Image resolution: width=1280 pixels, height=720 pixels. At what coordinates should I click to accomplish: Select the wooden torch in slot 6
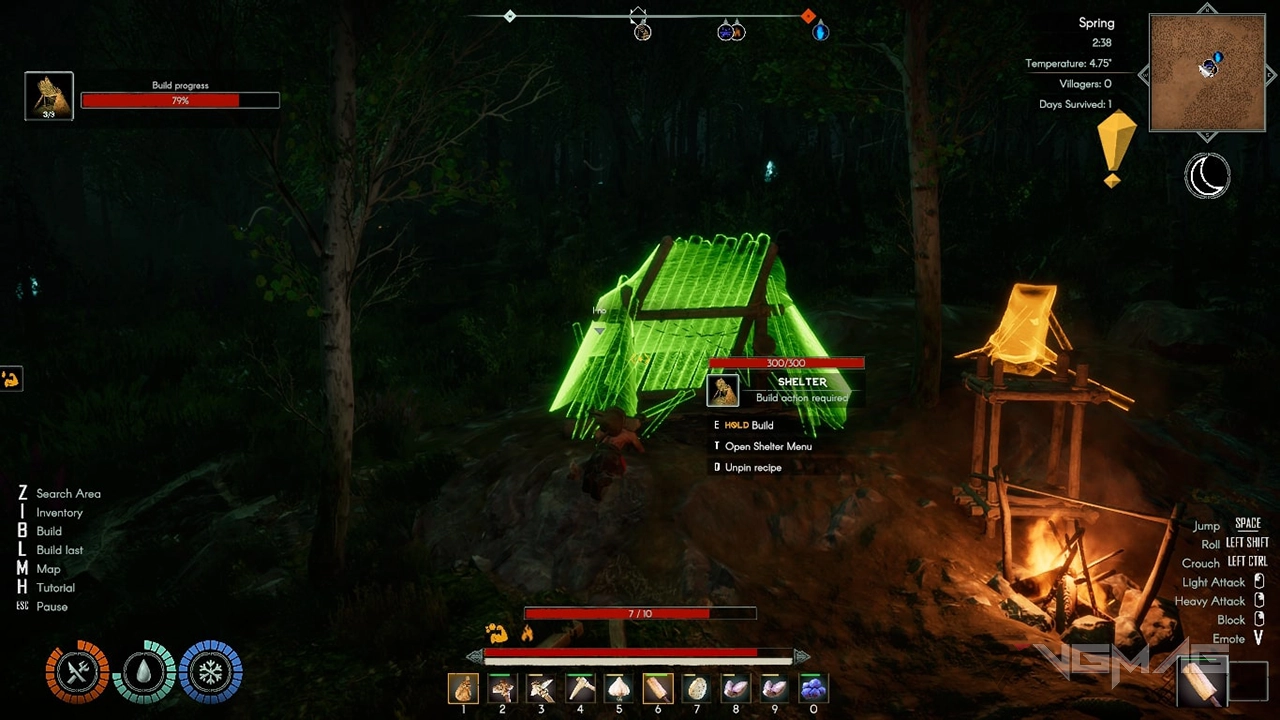click(658, 688)
